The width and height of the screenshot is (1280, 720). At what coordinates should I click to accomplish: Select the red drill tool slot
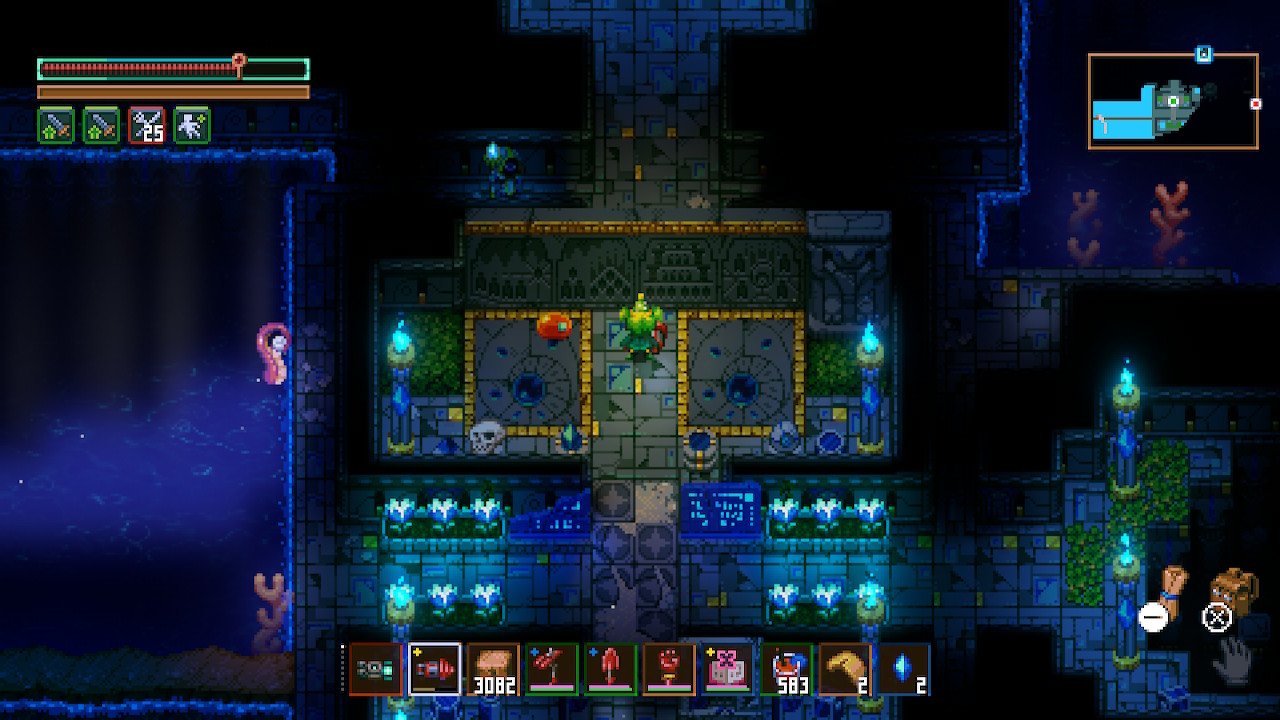click(x=435, y=669)
